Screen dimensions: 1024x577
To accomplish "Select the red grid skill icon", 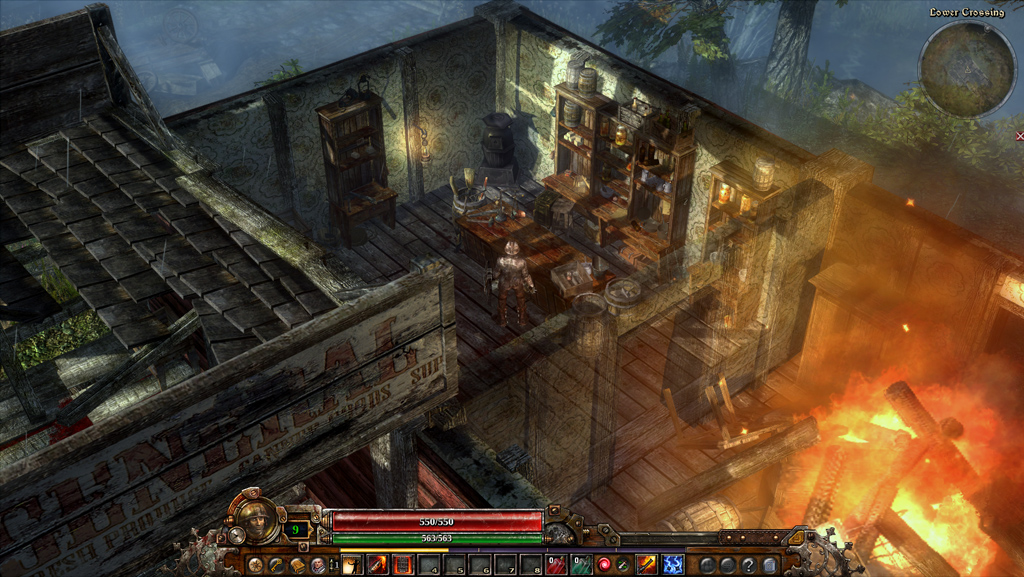I will coord(402,565).
